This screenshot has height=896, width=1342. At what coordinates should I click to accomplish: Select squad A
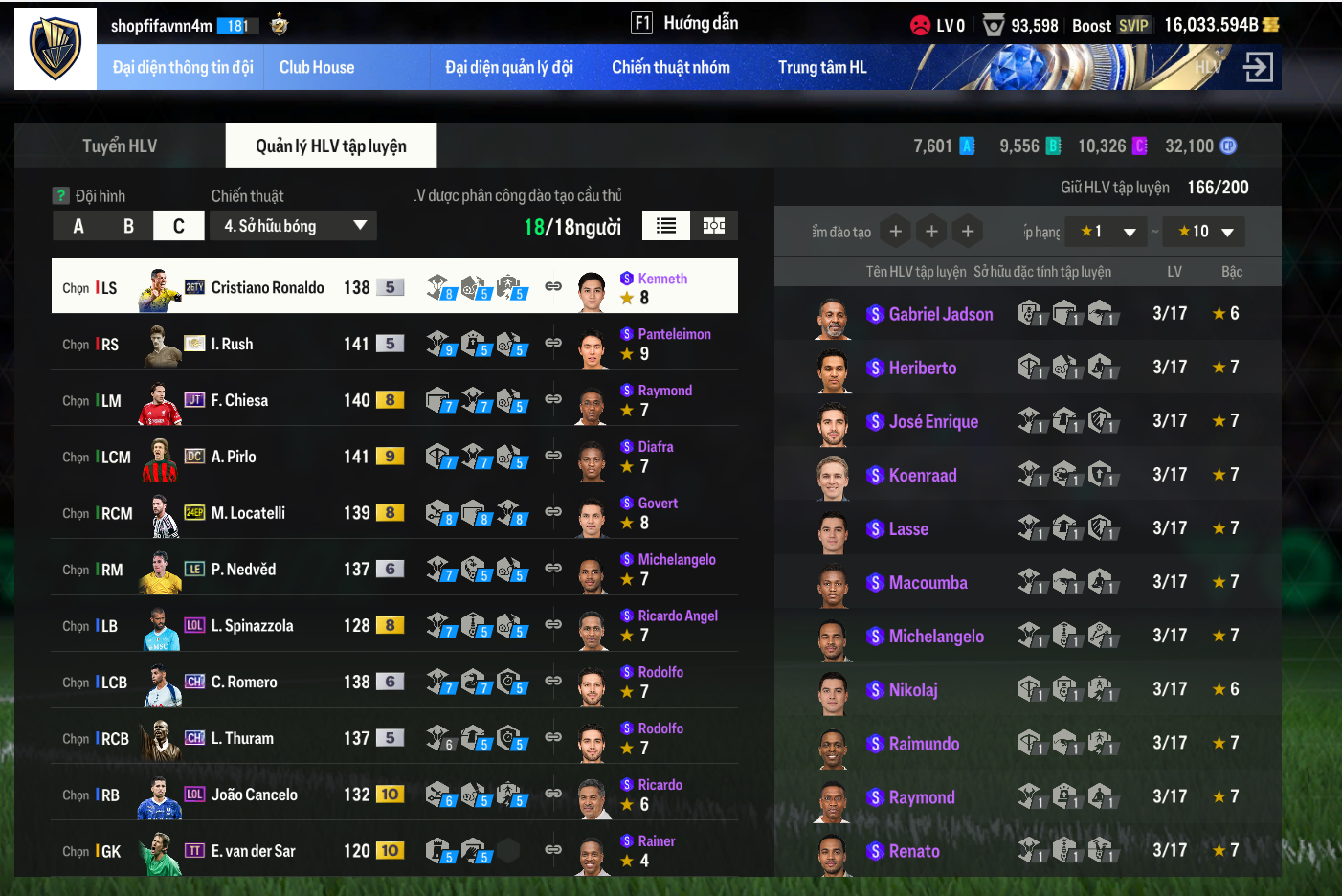point(78,226)
